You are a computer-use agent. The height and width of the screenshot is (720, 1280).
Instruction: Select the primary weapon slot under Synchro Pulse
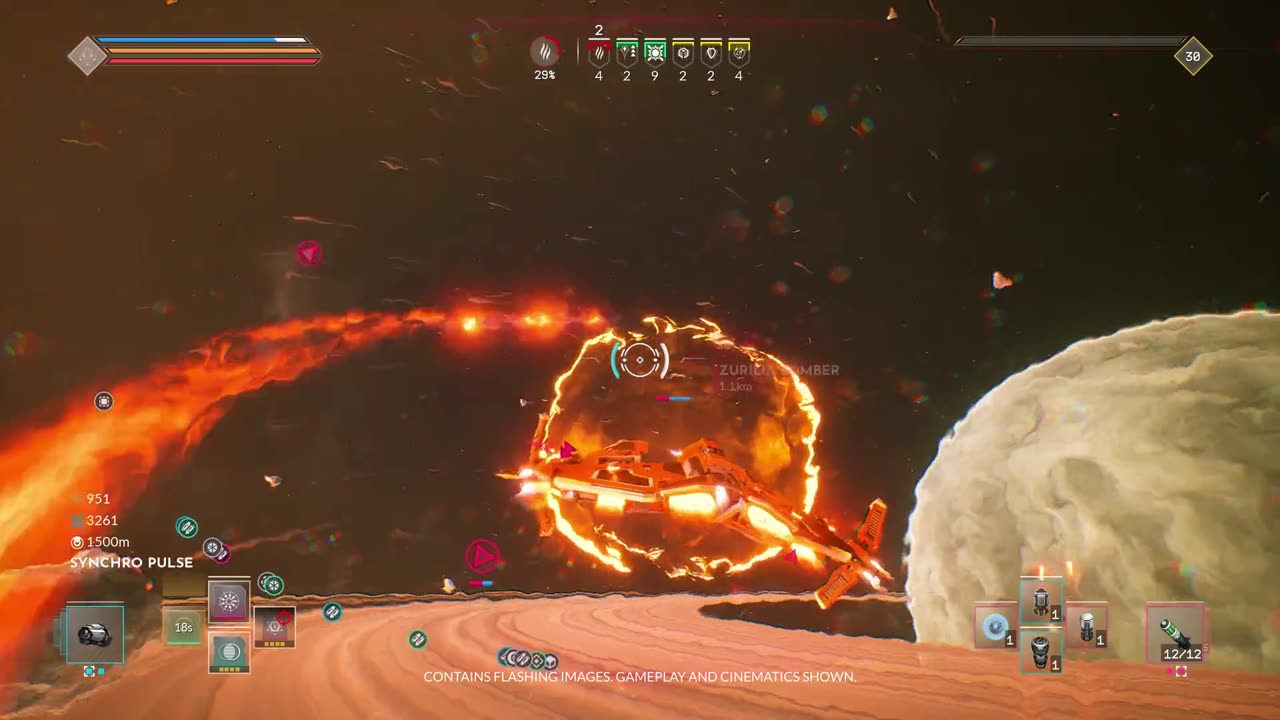point(95,634)
